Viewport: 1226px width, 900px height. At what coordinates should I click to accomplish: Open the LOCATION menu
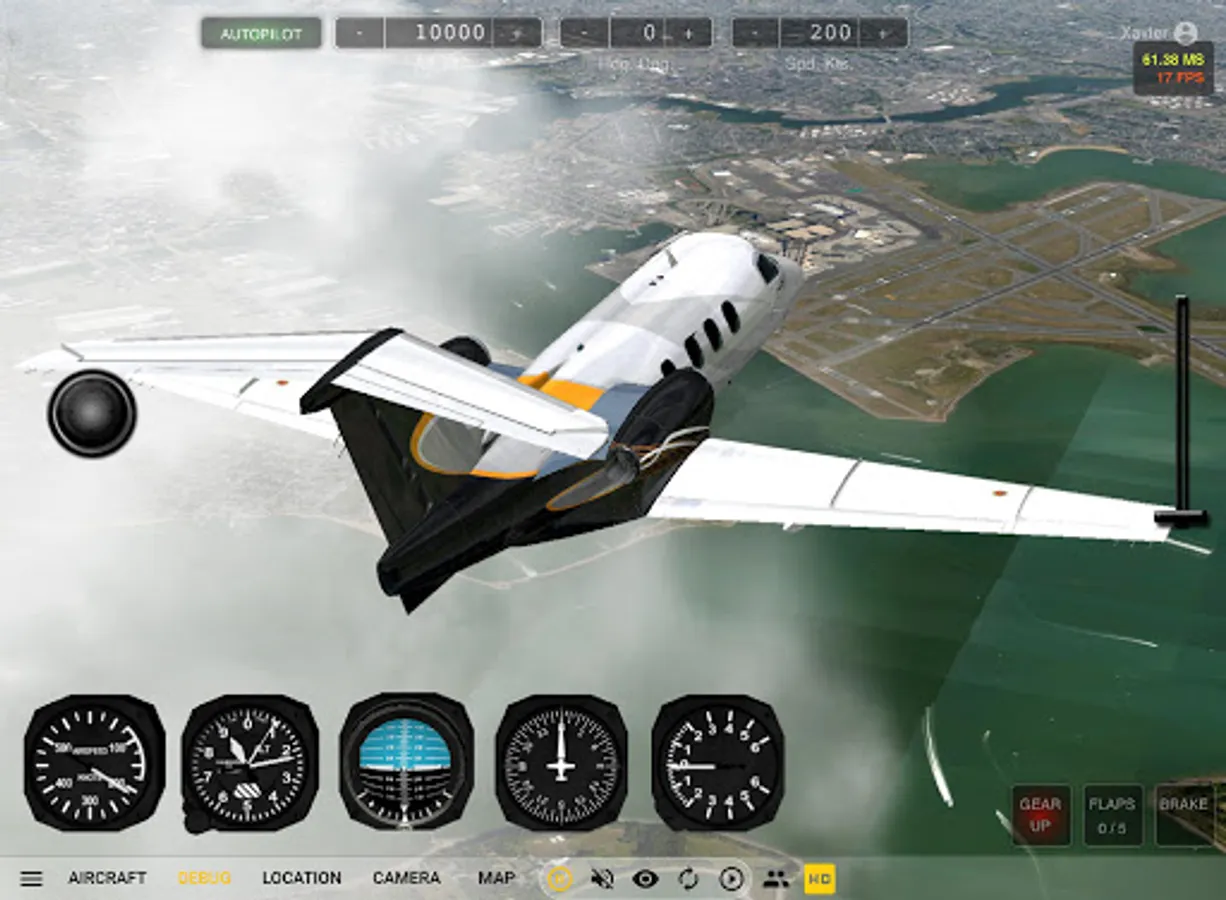pyautogui.click(x=301, y=878)
